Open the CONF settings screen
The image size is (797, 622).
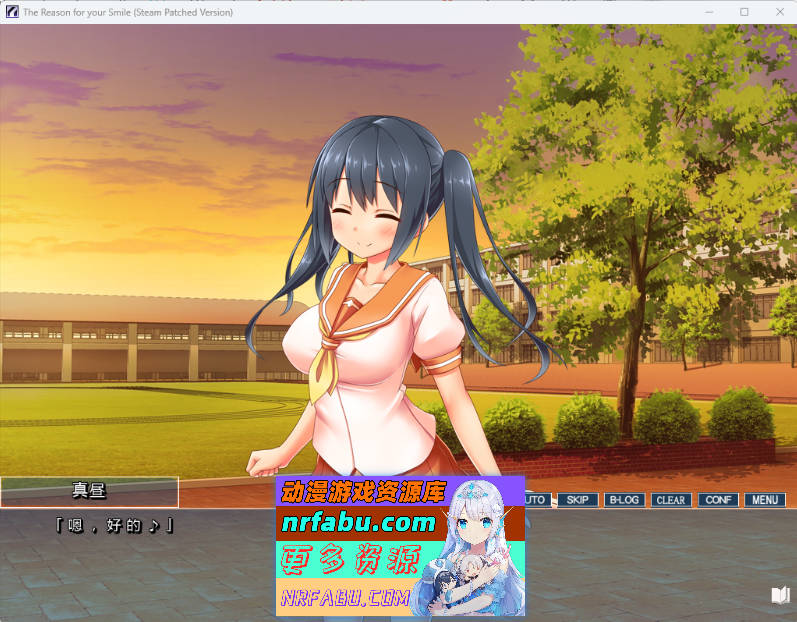(717, 499)
